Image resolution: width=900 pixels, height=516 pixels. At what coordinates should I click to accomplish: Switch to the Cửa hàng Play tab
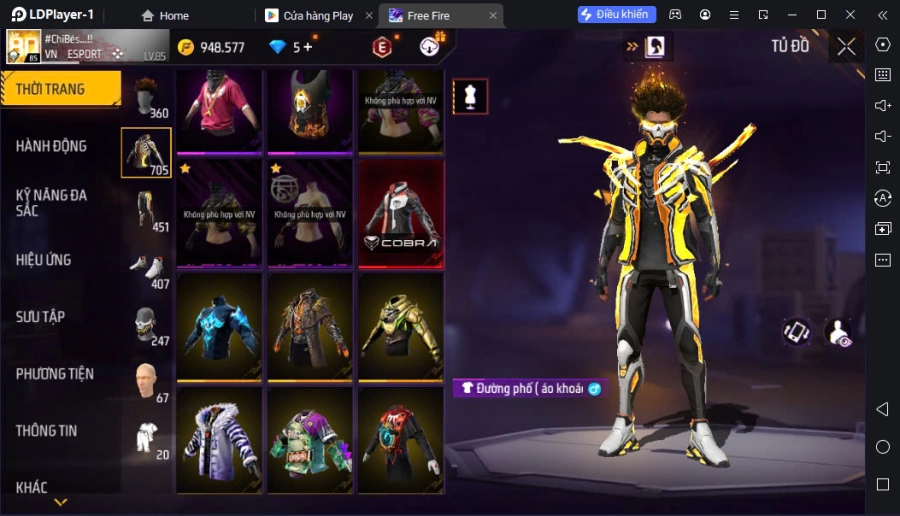click(x=317, y=15)
